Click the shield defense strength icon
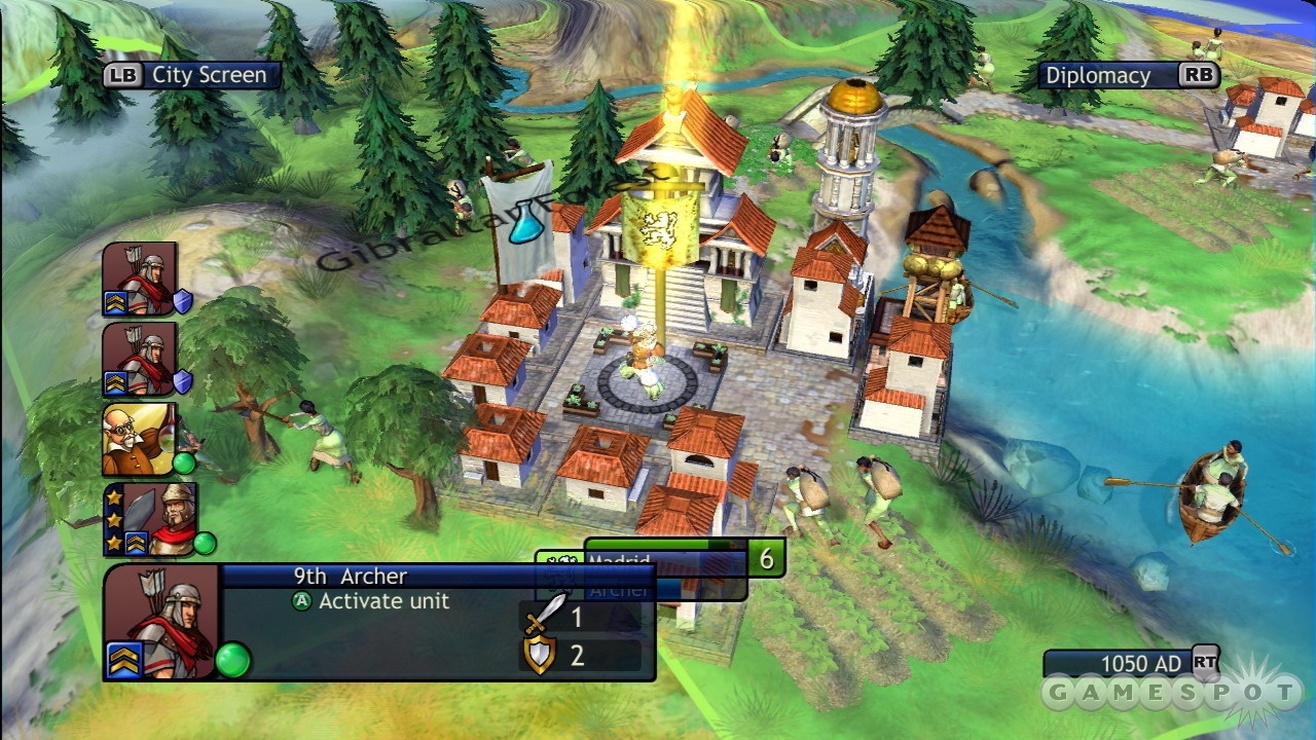 click(x=542, y=655)
